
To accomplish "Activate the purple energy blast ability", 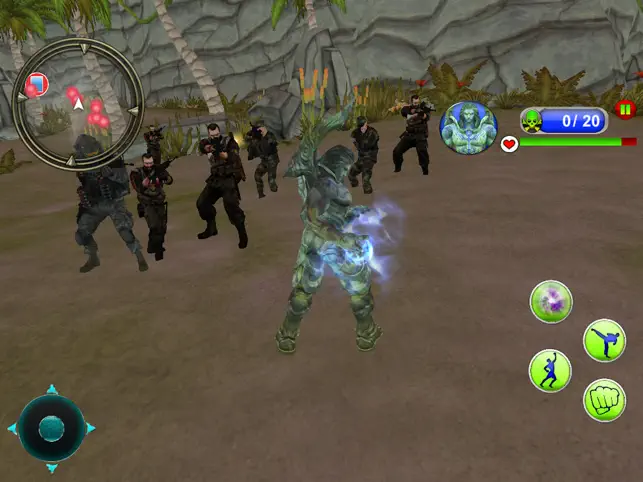I will coord(550,301).
